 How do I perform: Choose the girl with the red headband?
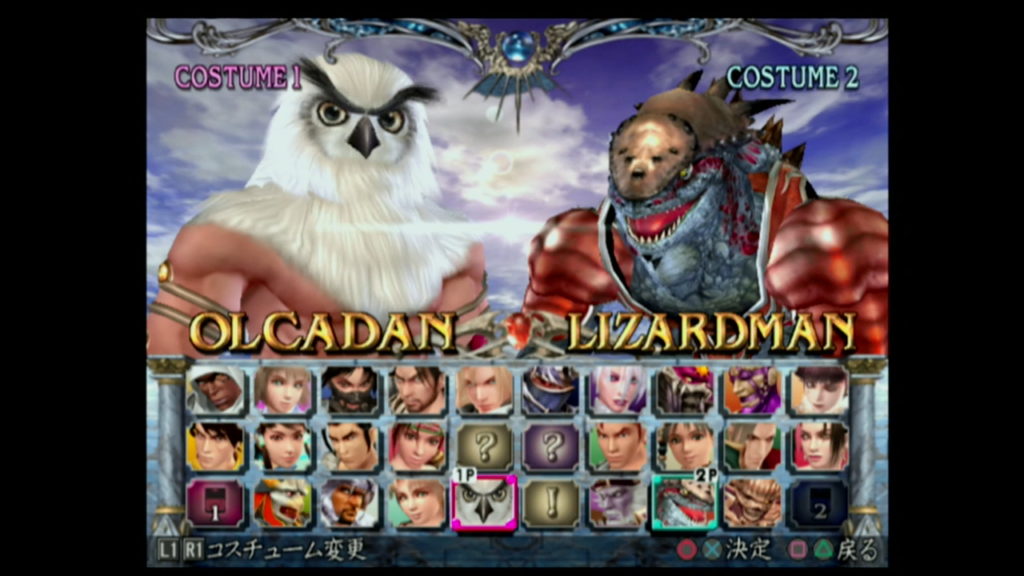coord(418,446)
